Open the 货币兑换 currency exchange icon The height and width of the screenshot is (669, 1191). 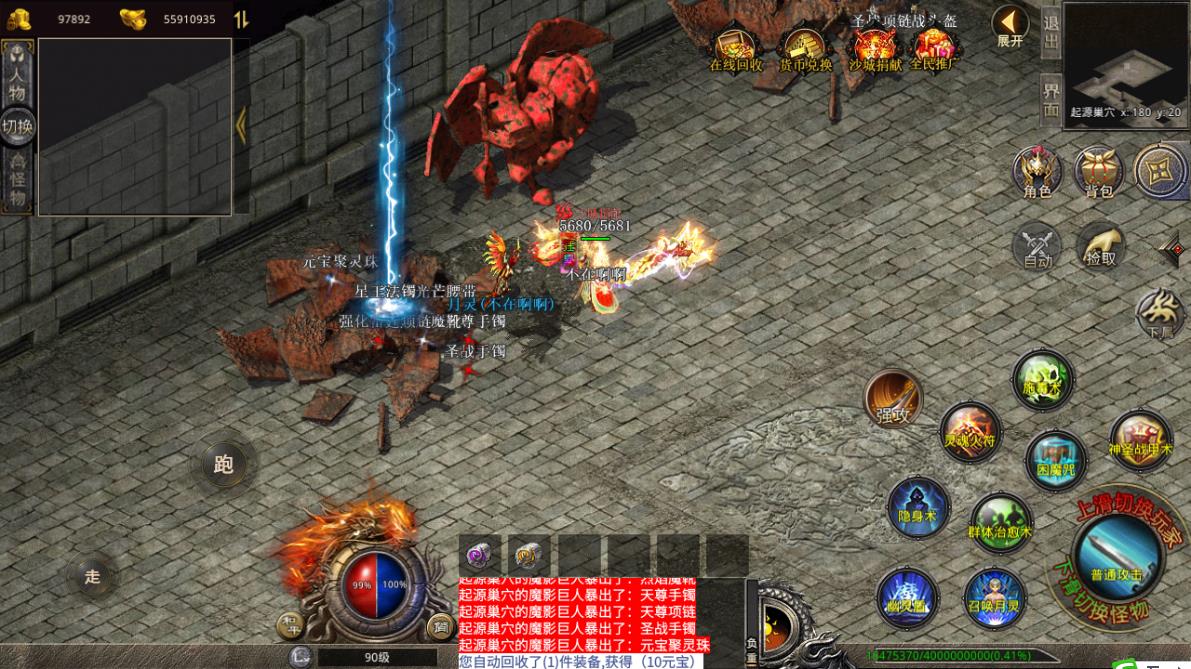click(x=805, y=48)
